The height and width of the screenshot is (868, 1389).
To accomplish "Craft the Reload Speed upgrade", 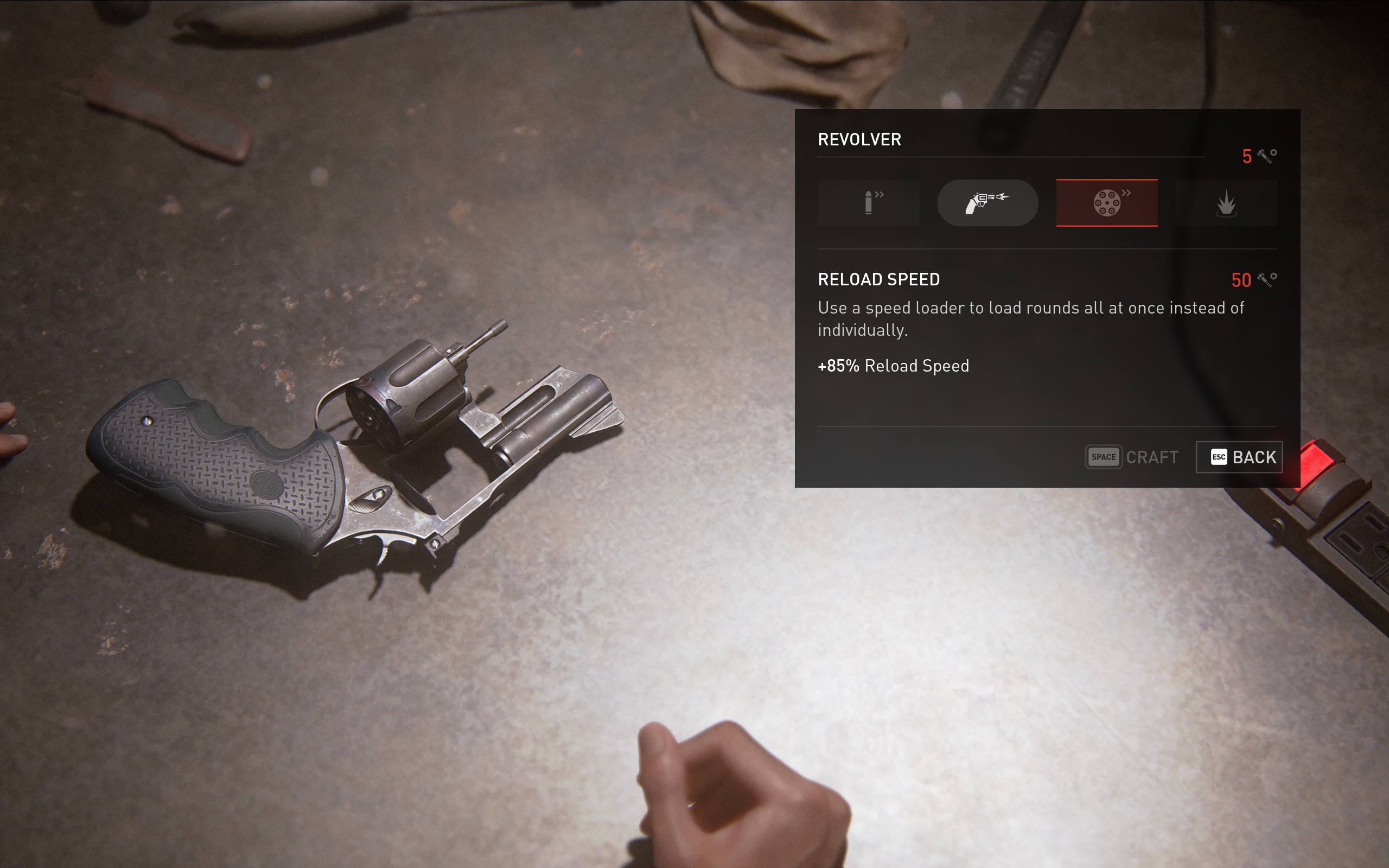I will (1132, 457).
